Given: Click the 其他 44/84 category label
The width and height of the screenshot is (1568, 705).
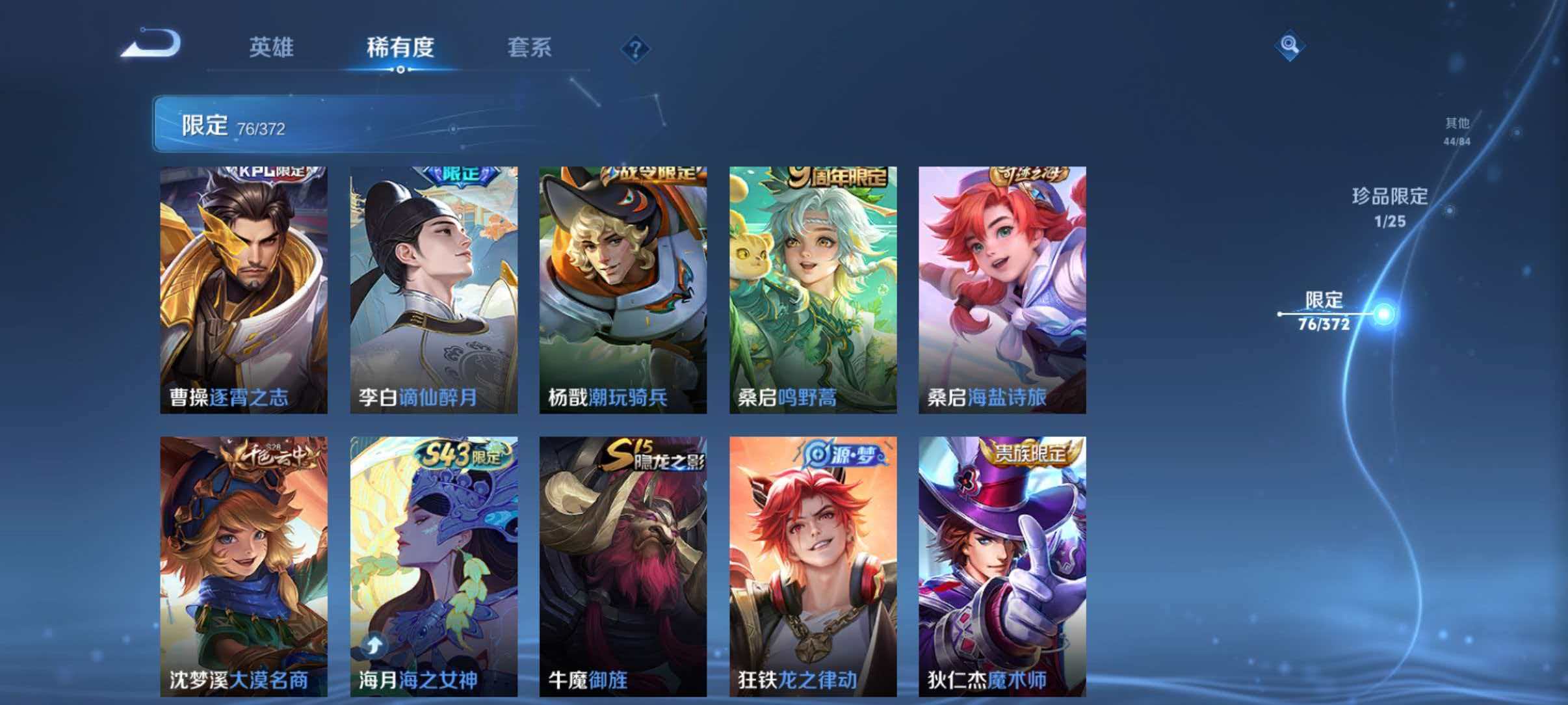Looking at the screenshot, I should click(1455, 130).
